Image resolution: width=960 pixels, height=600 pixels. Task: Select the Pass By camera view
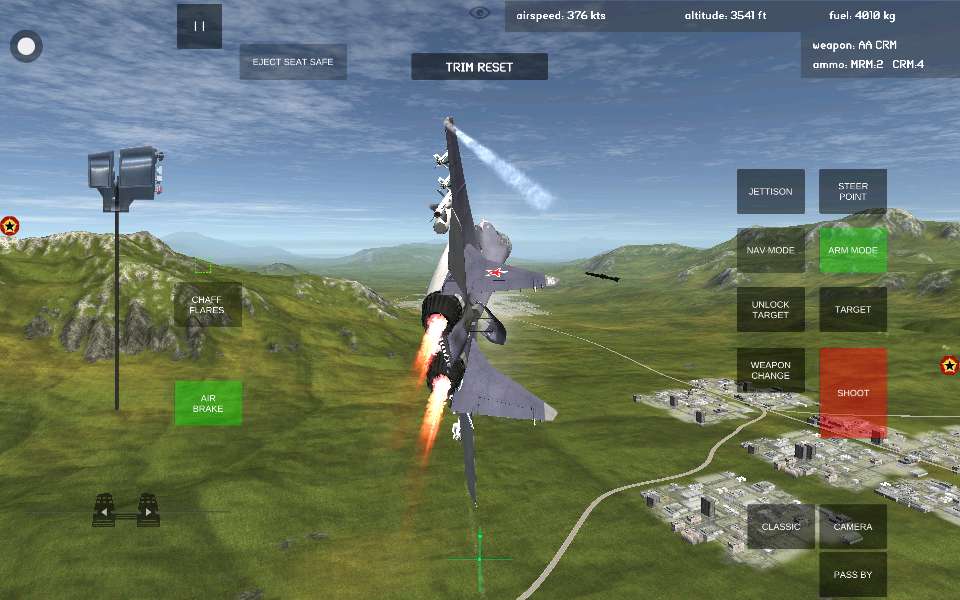tap(853, 575)
